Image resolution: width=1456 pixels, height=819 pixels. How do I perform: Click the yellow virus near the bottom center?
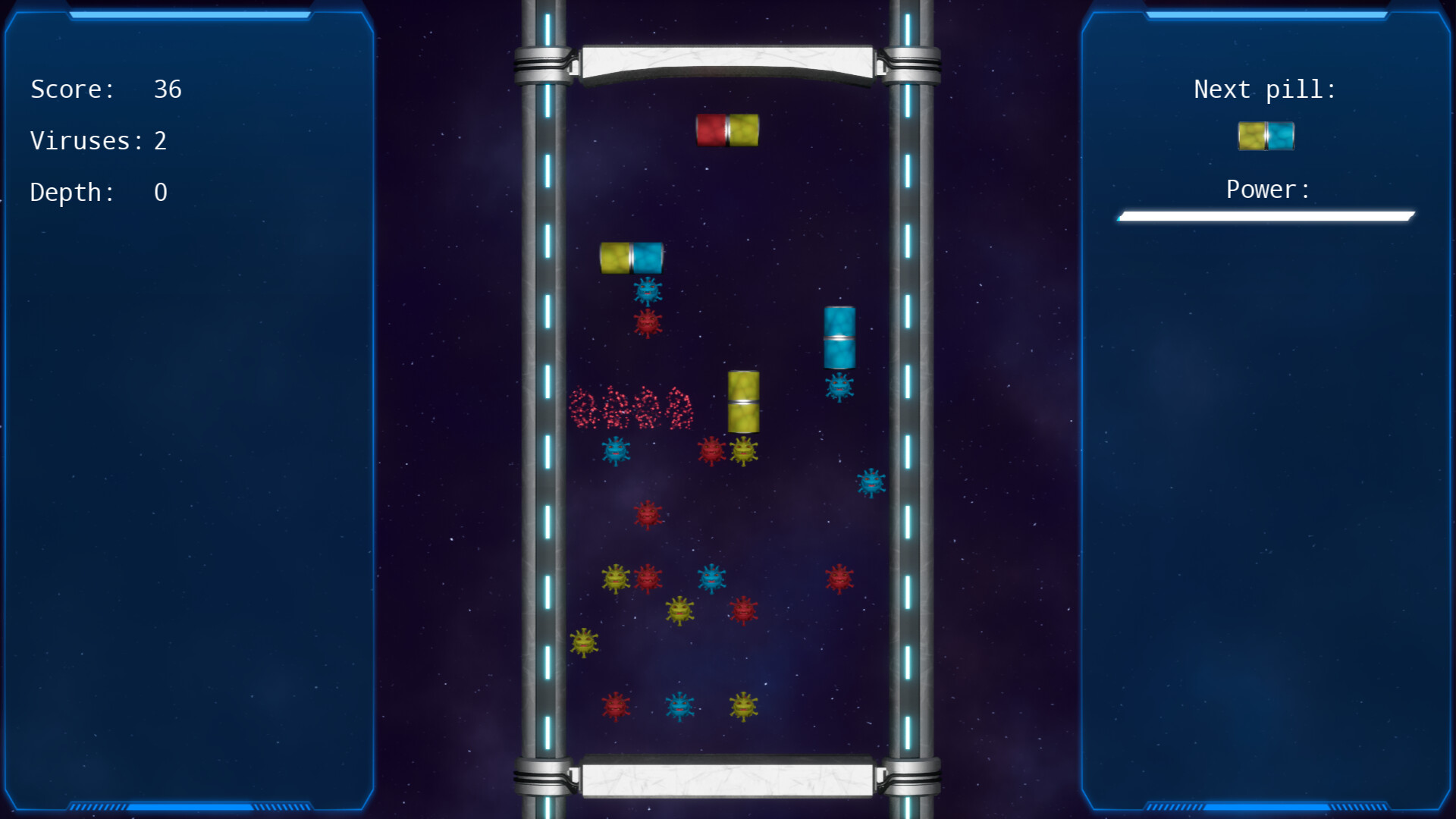pos(743,705)
